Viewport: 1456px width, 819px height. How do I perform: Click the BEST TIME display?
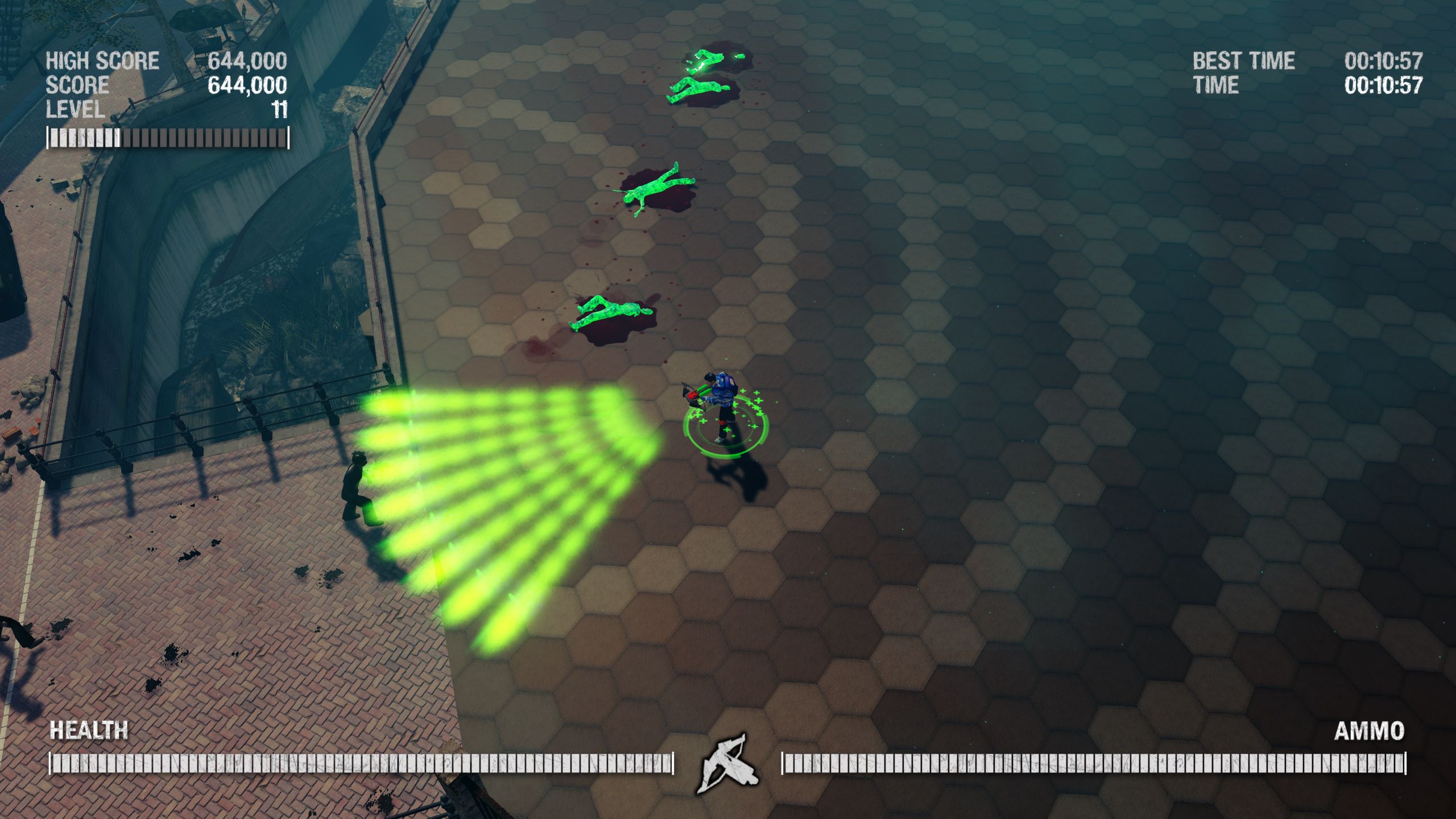pyautogui.click(x=1243, y=61)
